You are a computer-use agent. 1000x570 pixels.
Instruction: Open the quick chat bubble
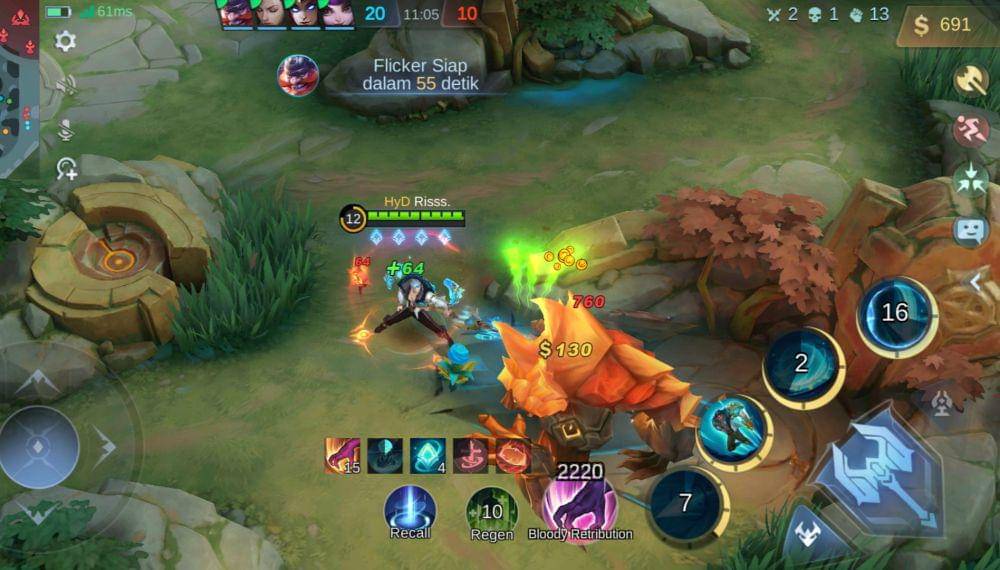coord(970,230)
